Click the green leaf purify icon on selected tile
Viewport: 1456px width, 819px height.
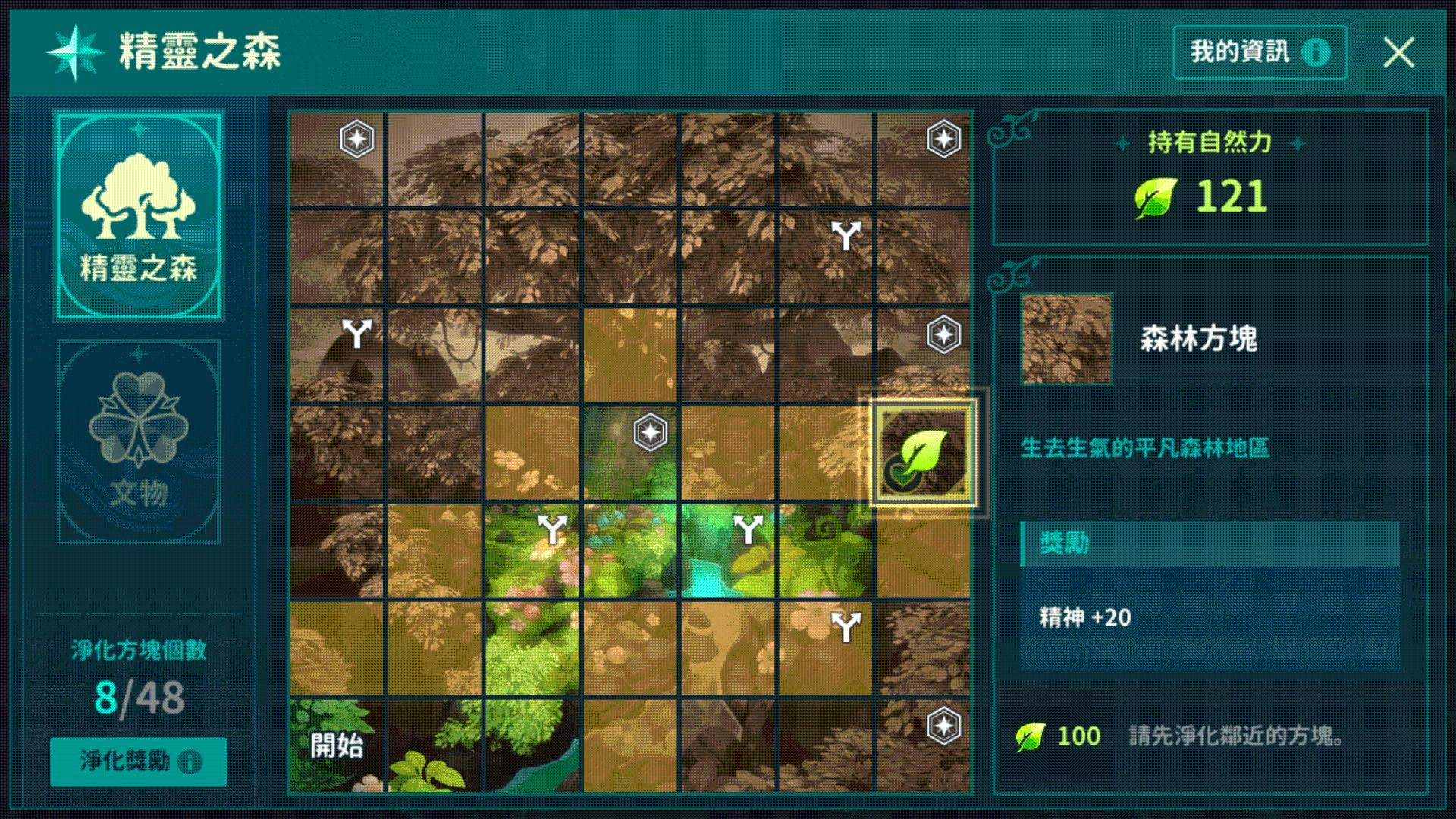(x=920, y=453)
